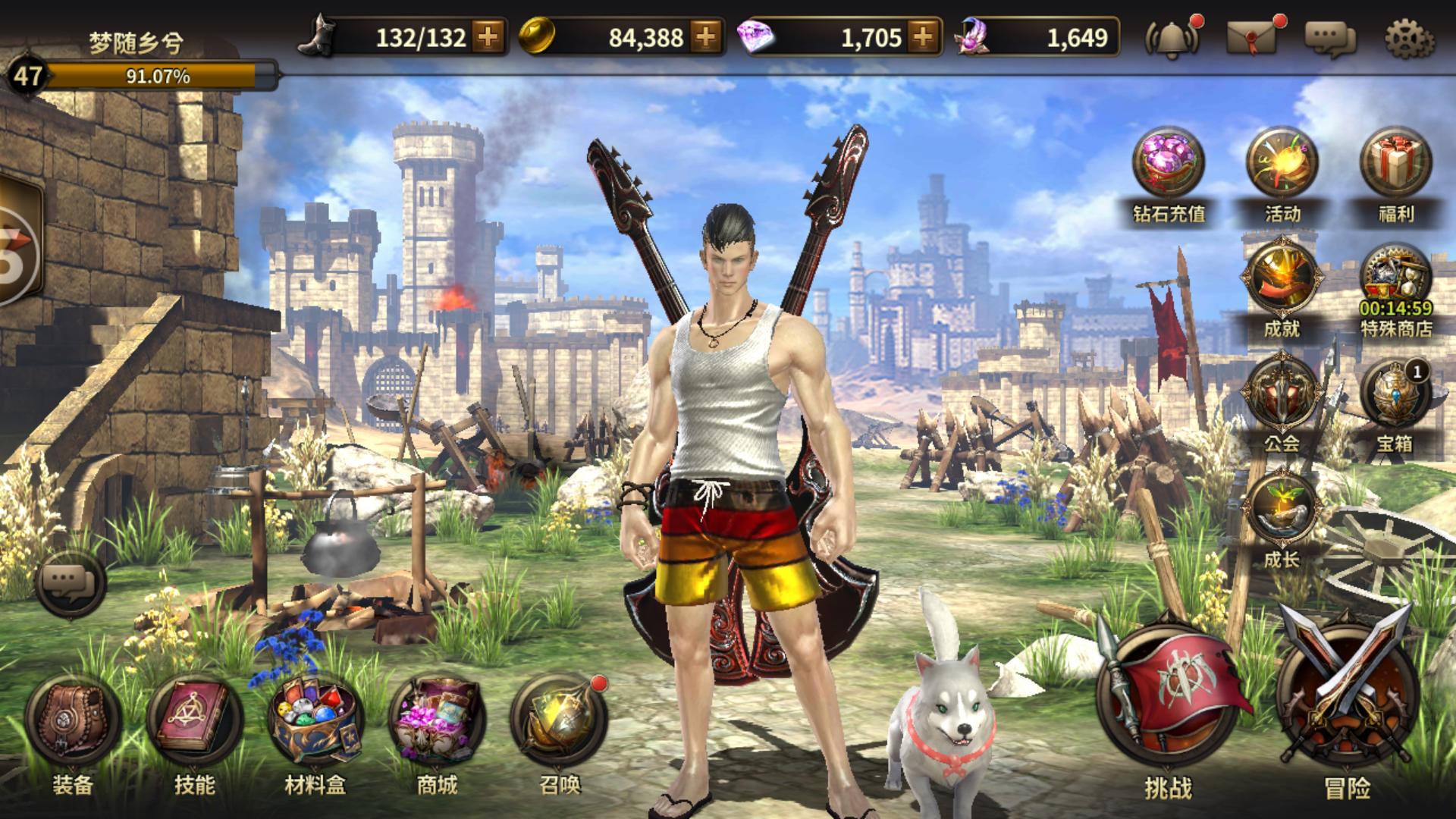The height and width of the screenshot is (819, 1456).
Task: Open the notification bell
Action: point(1172,38)
